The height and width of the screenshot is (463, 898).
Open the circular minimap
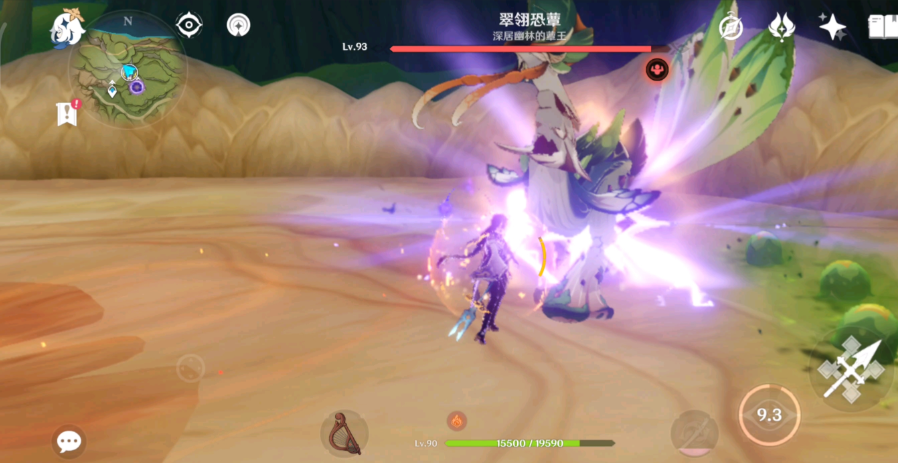point(127,69)
